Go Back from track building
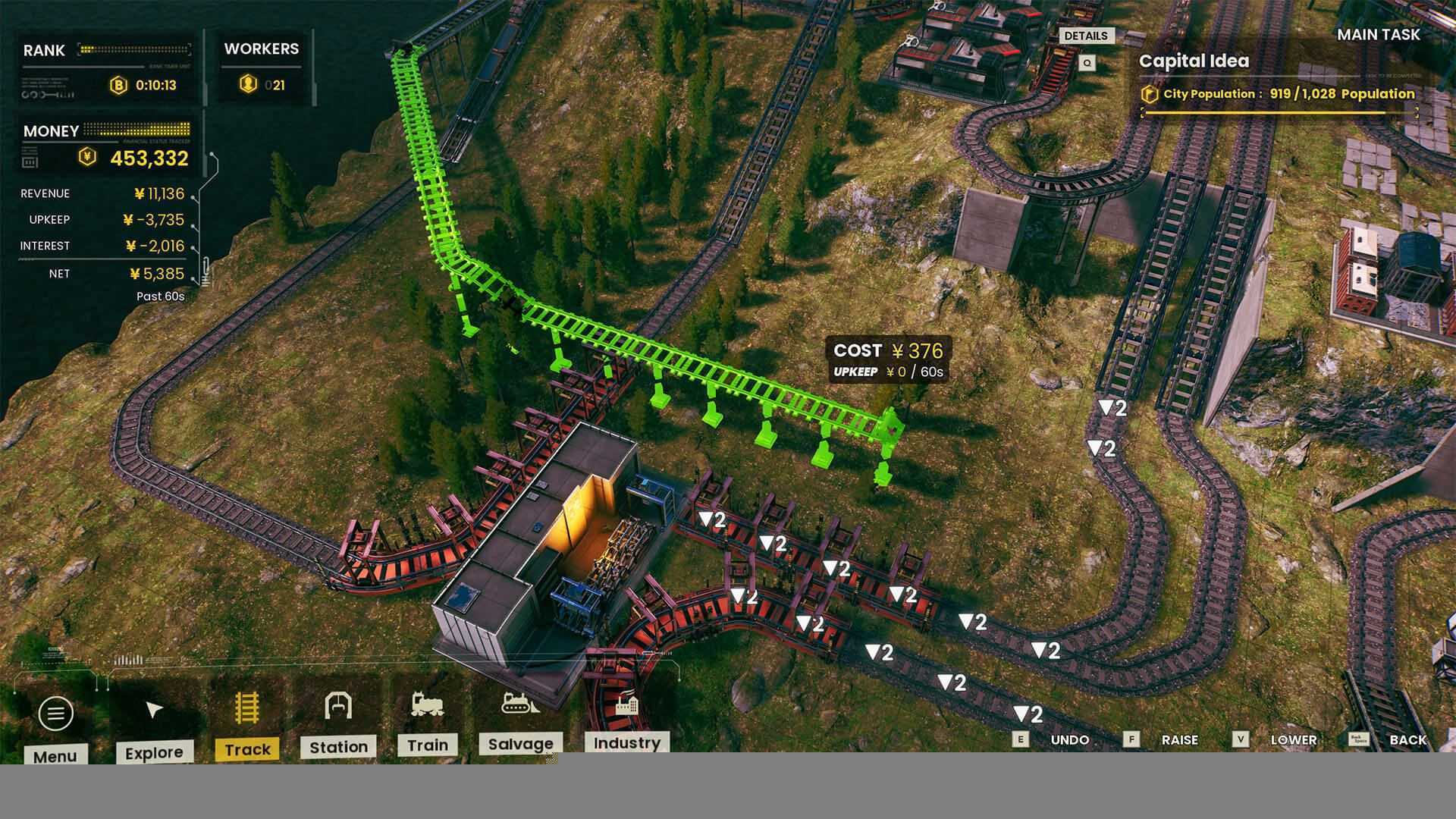1456x819 pixels. [1407, 739]
